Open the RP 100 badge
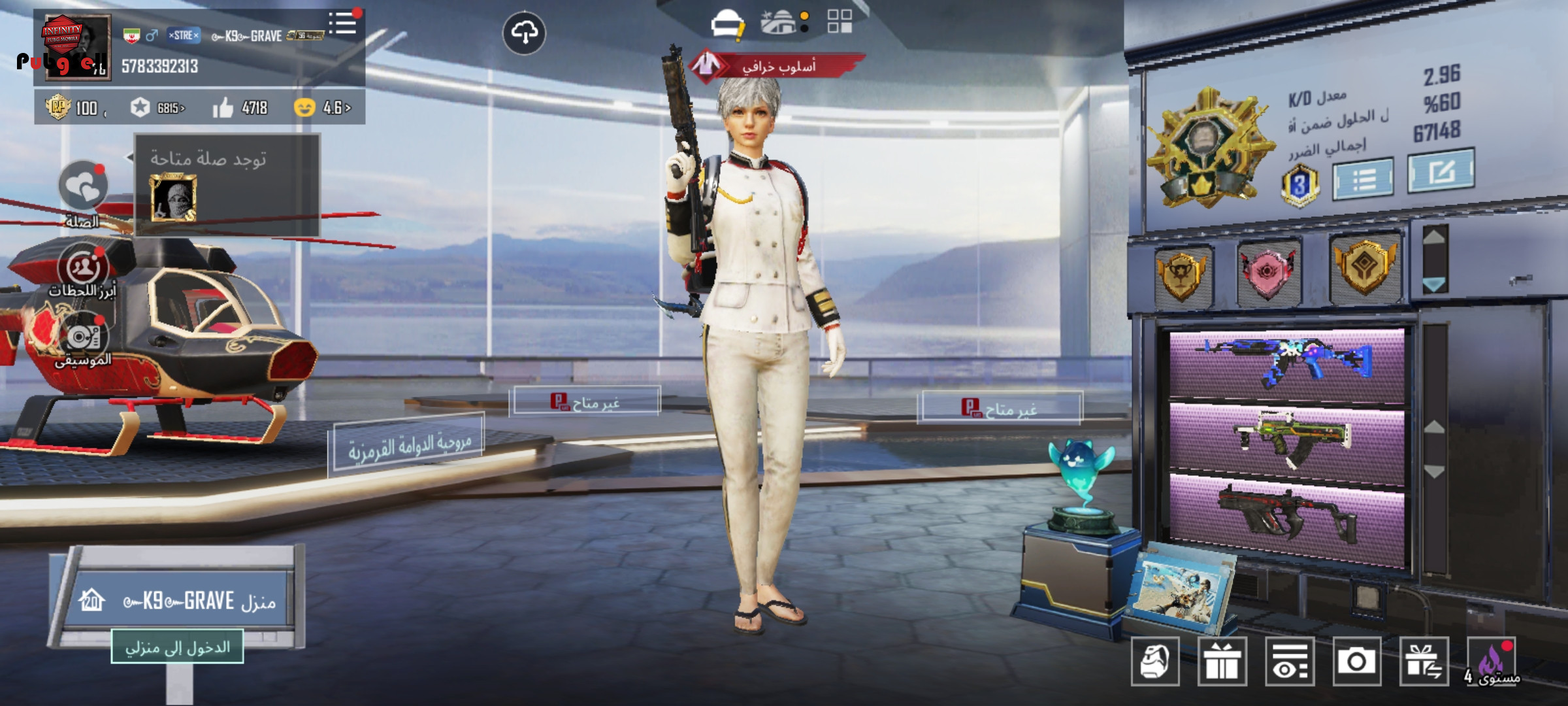Viewport: 1568px width, 706px height. (59, 108)
